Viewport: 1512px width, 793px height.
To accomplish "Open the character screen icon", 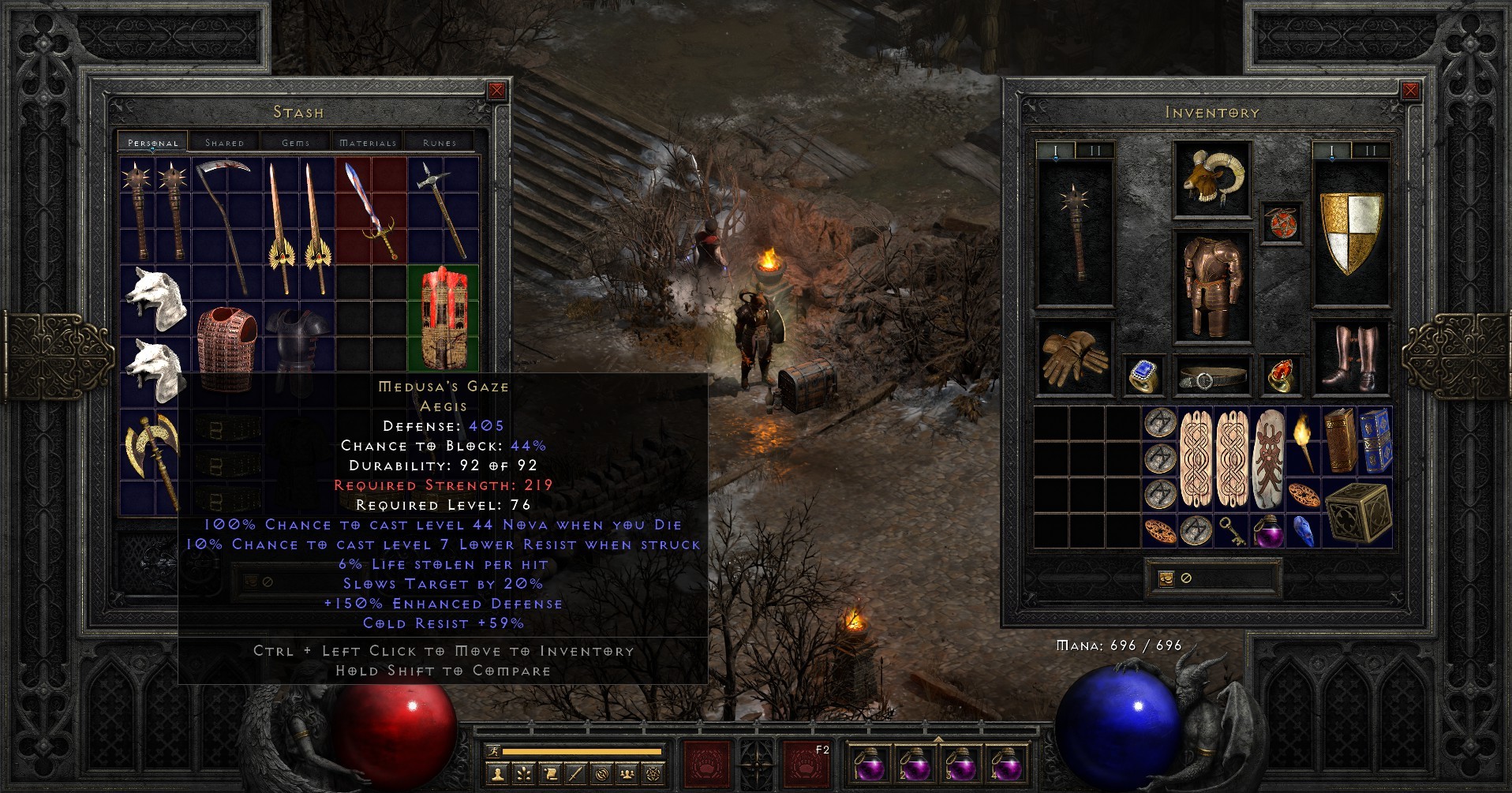I will 498,774.
